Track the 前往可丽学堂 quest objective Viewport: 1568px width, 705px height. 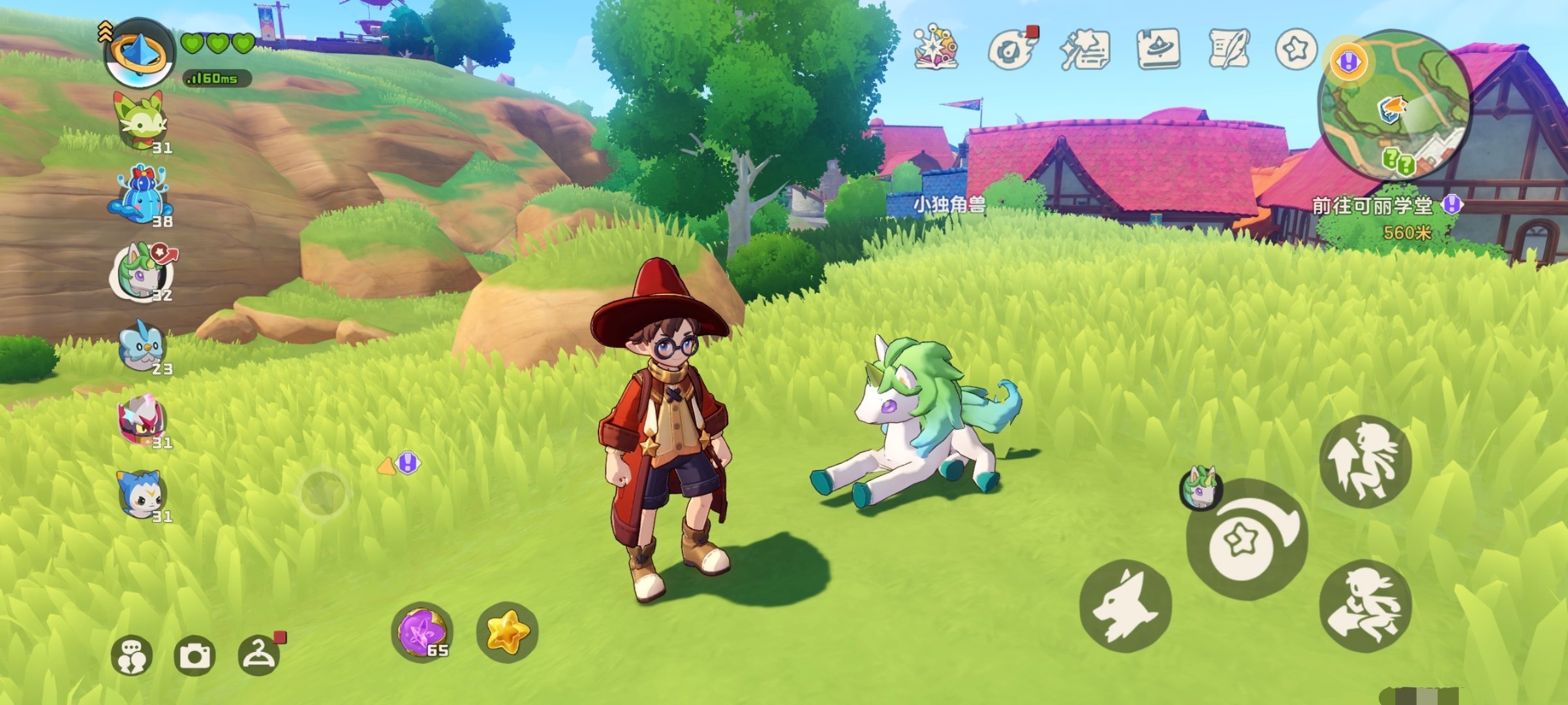point(1372,206)
